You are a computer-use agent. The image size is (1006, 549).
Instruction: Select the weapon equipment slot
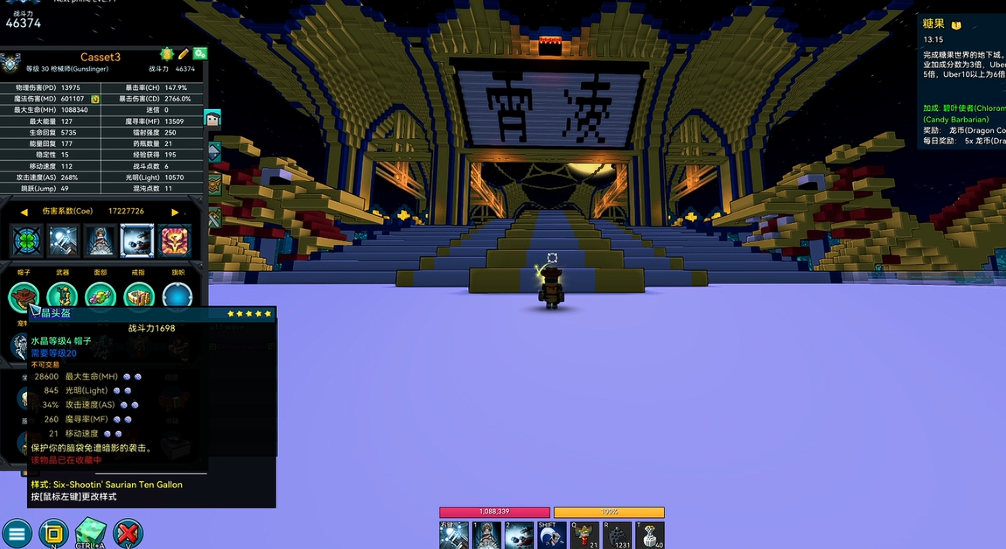62,296
